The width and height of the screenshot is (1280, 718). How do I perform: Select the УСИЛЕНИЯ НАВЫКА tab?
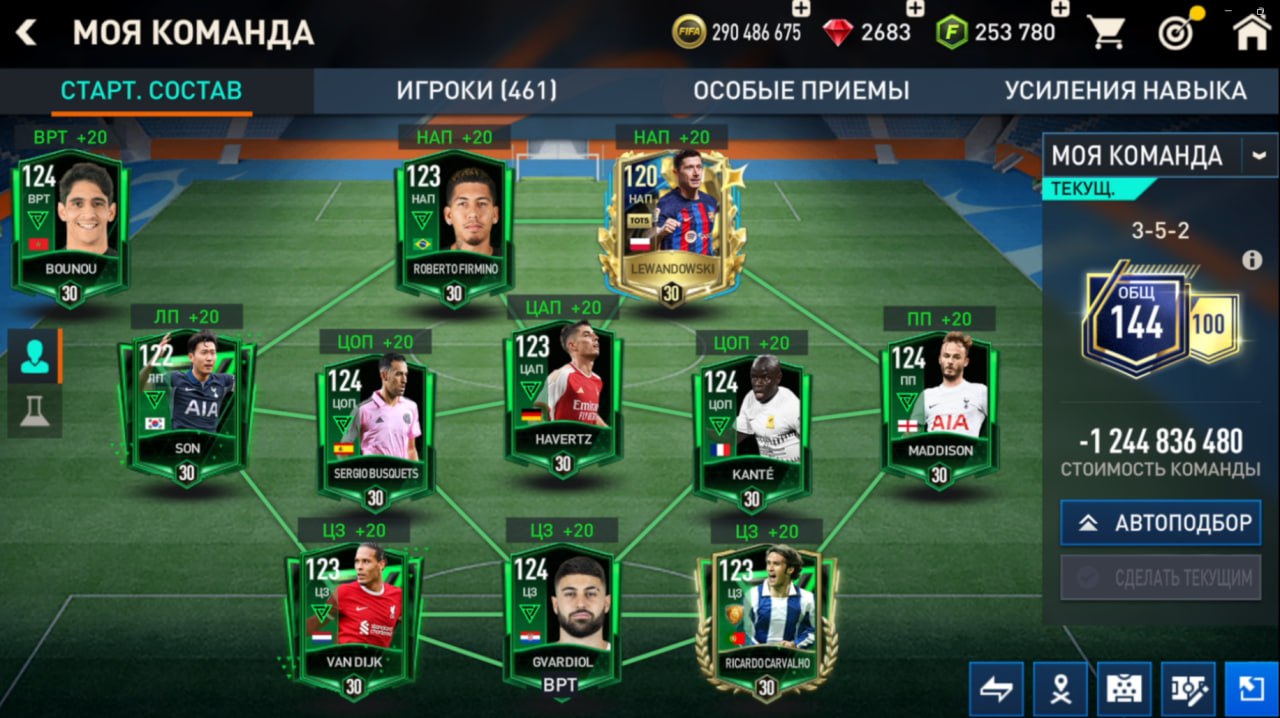pos(1125,91)
